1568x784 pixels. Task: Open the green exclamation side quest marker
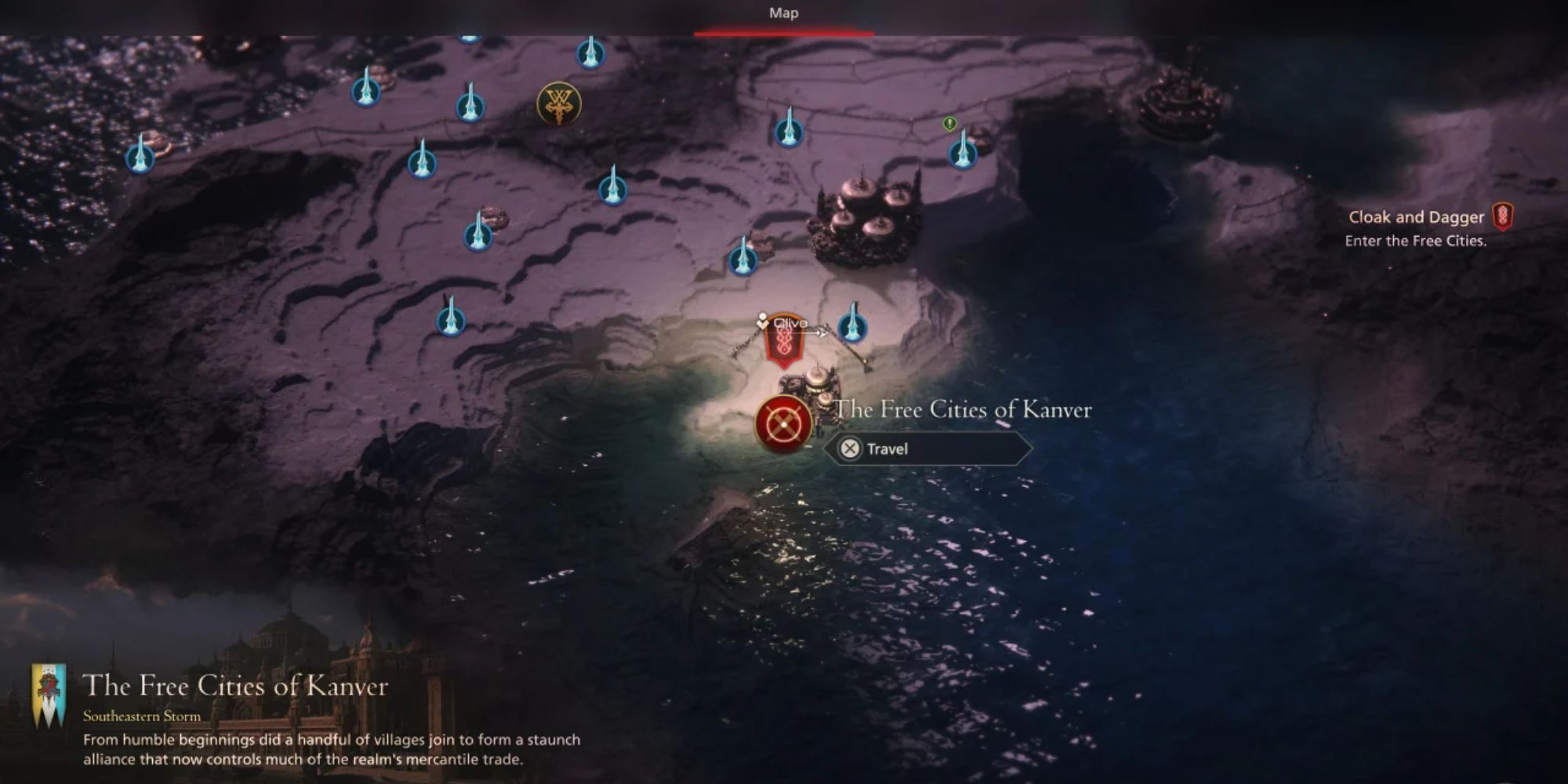[x=949, y=124]
